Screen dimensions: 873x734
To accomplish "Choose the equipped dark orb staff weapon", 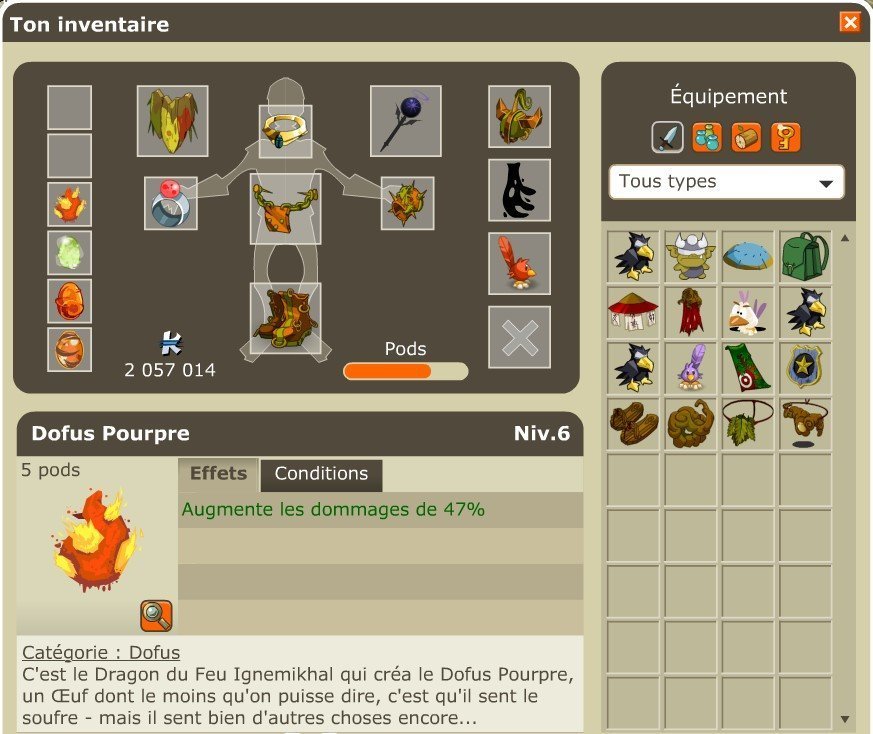I will click(x=405, y=121).
